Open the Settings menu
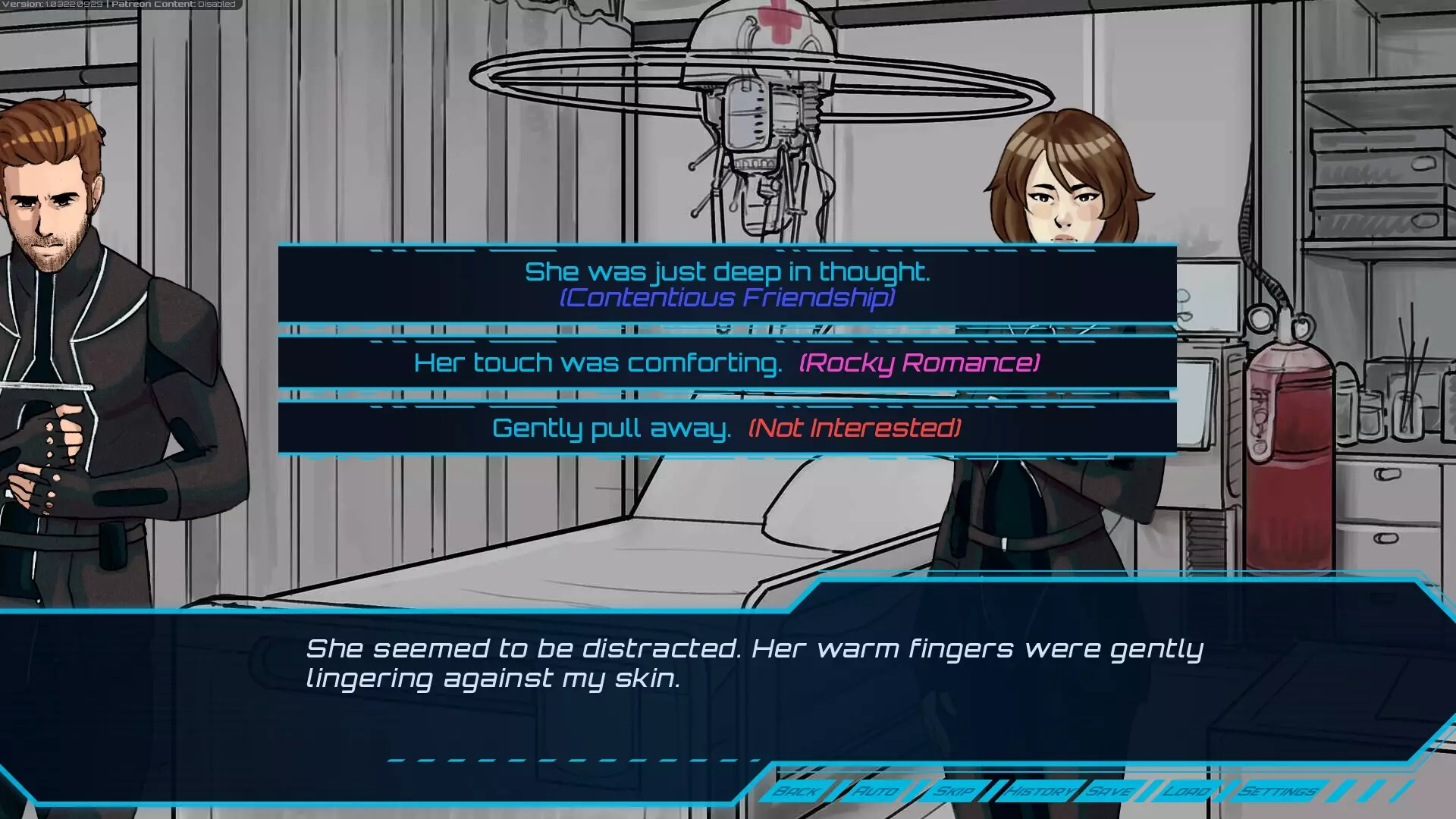The width and height of the screenshot is (1456, 819). tap(1278, 791)
